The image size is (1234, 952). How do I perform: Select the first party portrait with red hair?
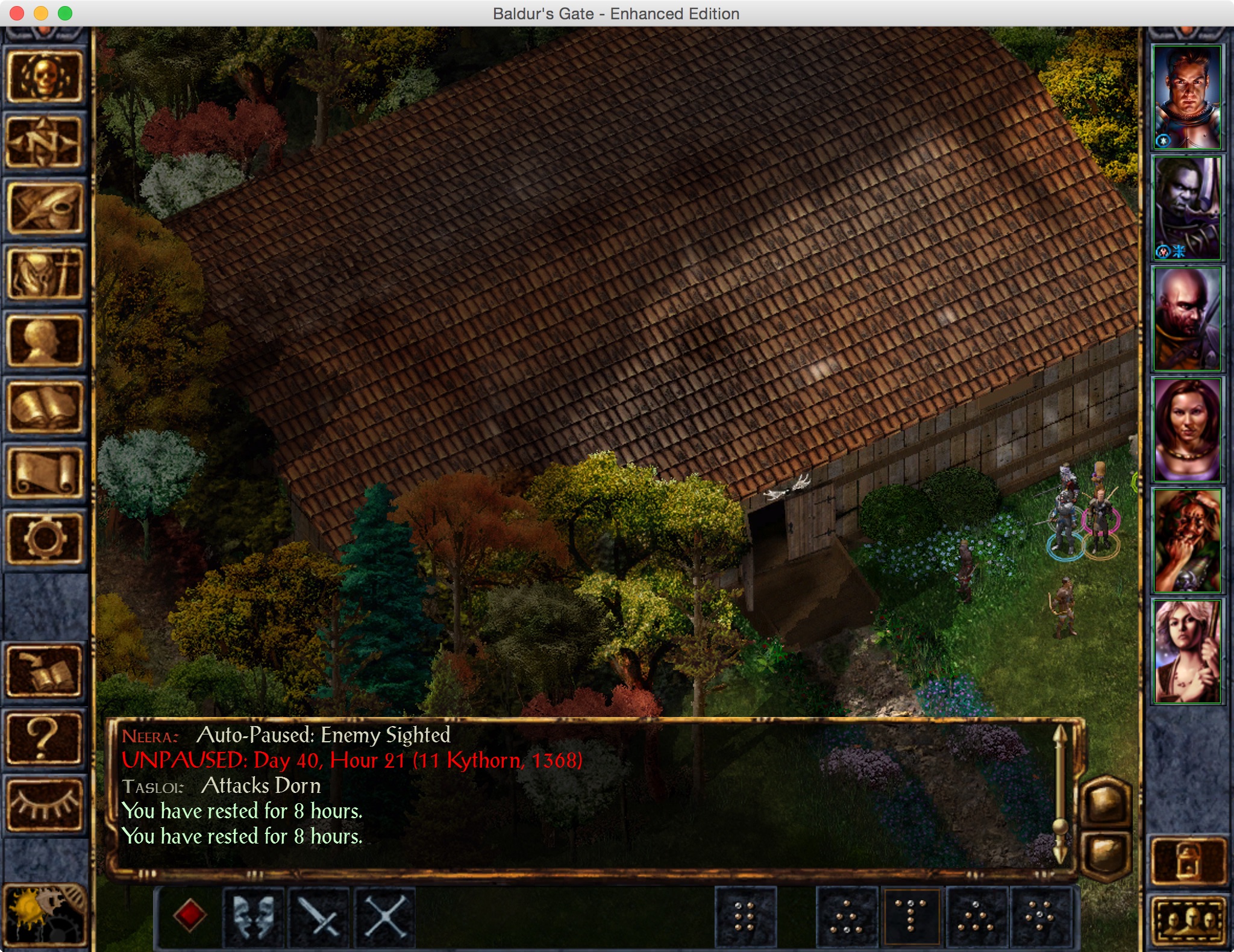coord(1186,97)
